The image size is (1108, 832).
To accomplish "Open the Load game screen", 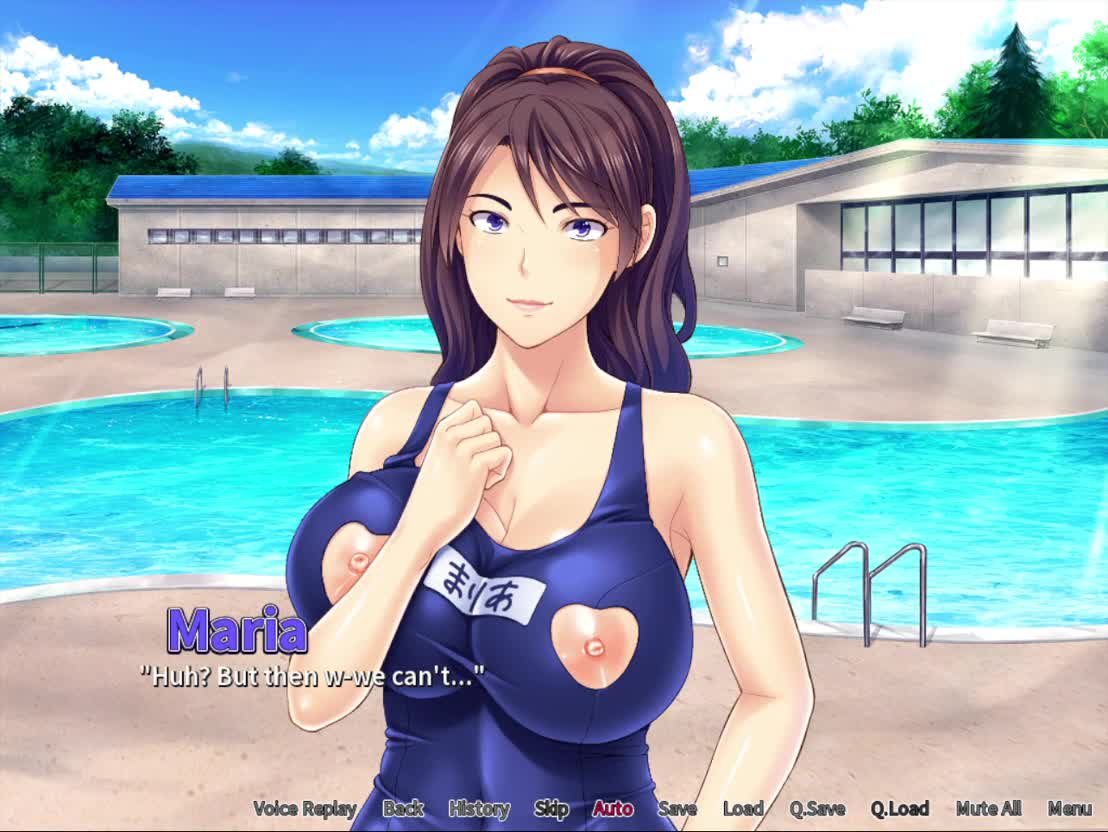I will pyautogui.click(x=743, y=809).
